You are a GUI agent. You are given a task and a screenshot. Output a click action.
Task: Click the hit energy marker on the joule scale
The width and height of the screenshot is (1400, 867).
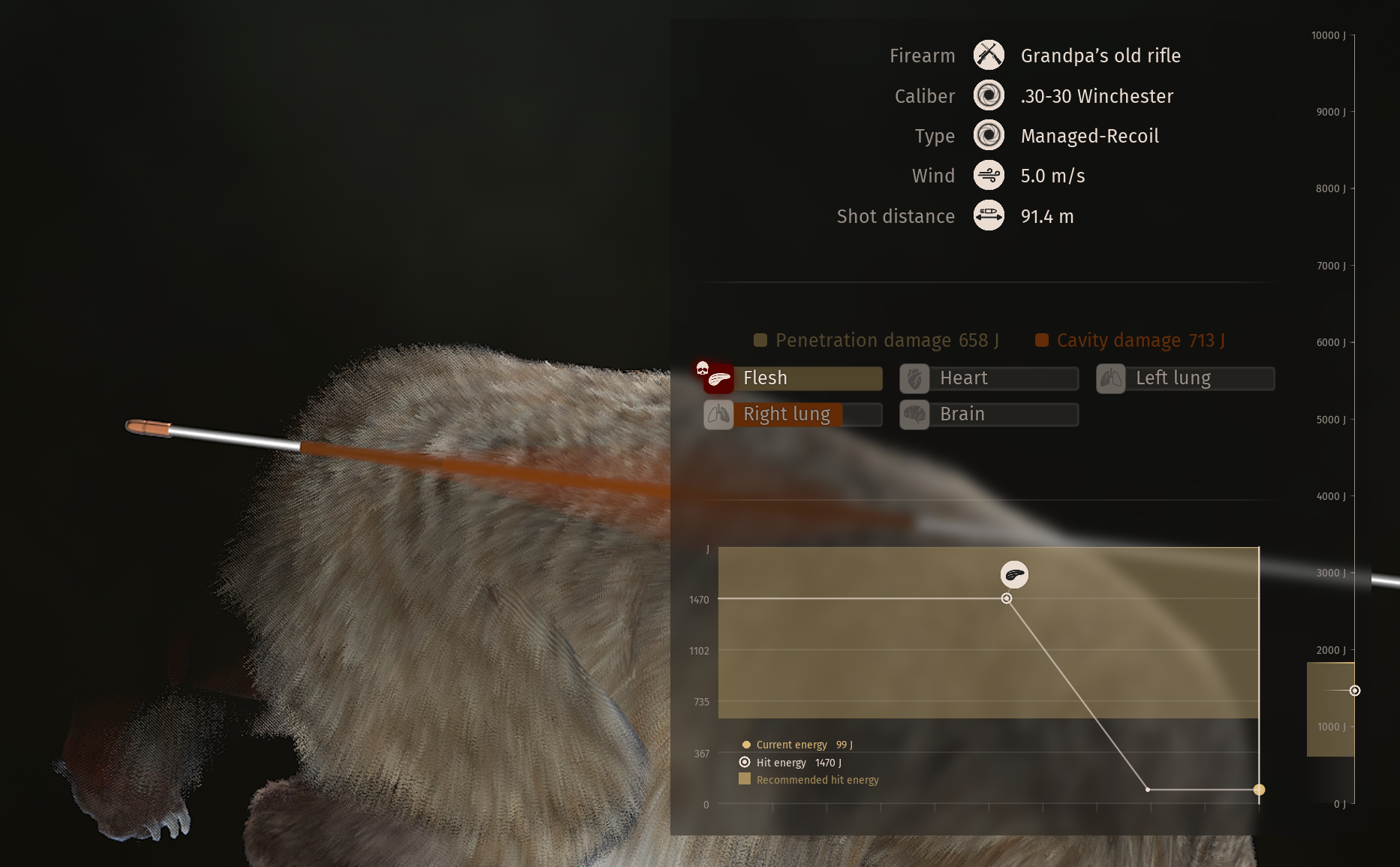(1355, 691)
